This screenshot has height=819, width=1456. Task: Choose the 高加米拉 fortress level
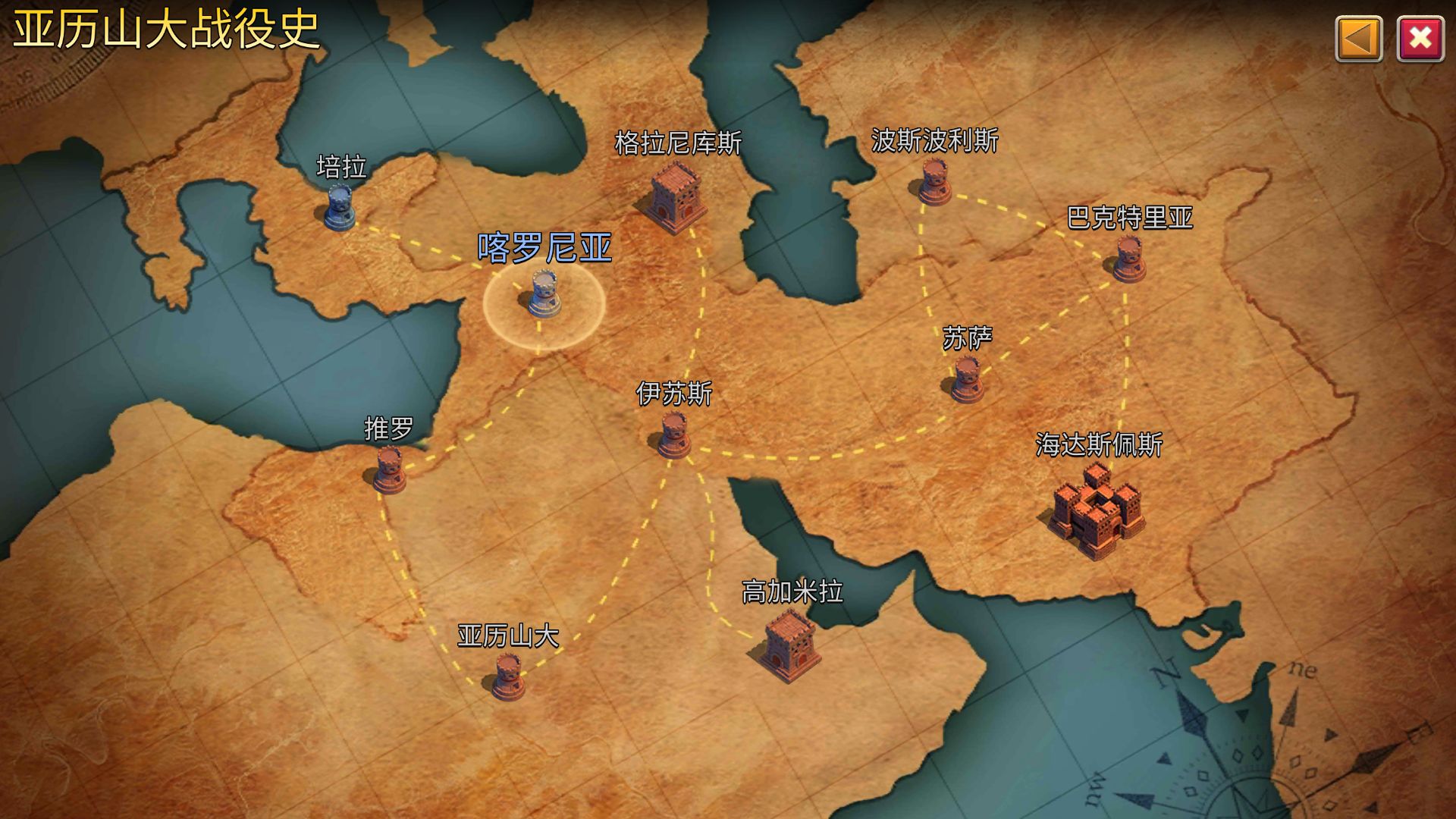[x=790, y=646]
